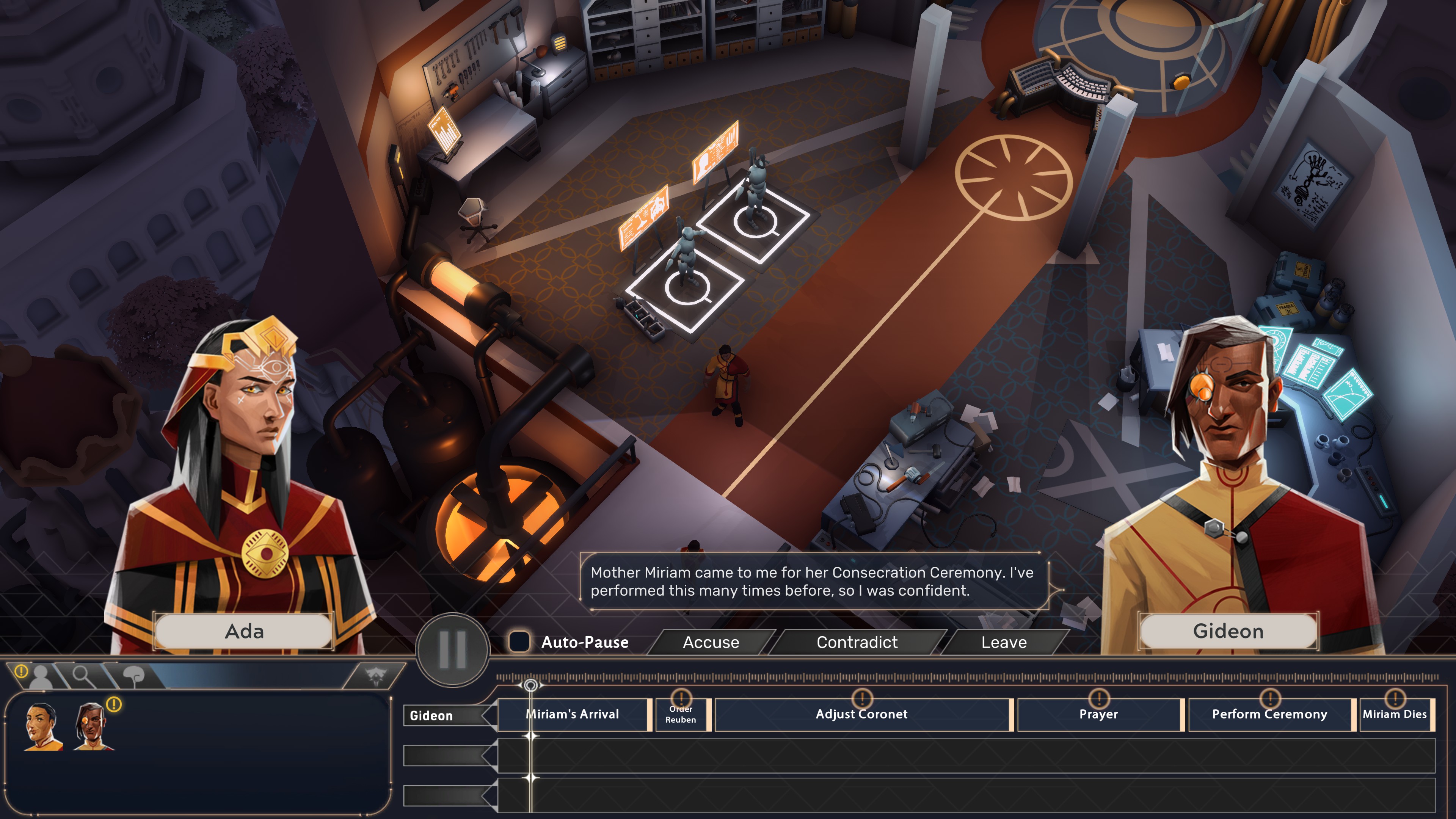1456x819 pixels.
Task: Select the Adjust Coronet timeline segment
Action: pyautogui.click(x=861, y=714)
